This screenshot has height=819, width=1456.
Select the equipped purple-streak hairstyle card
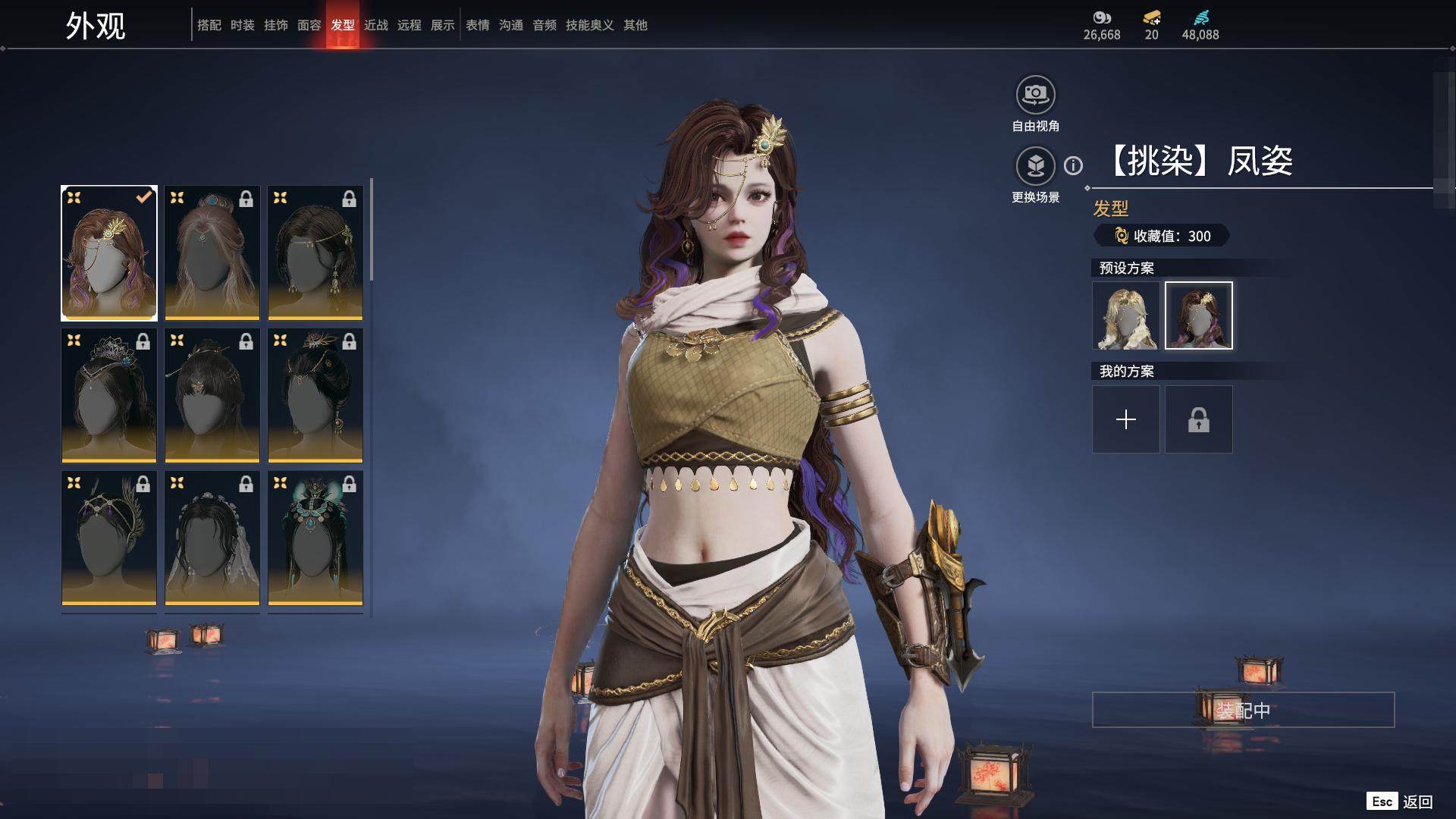(x=109, y=253)
